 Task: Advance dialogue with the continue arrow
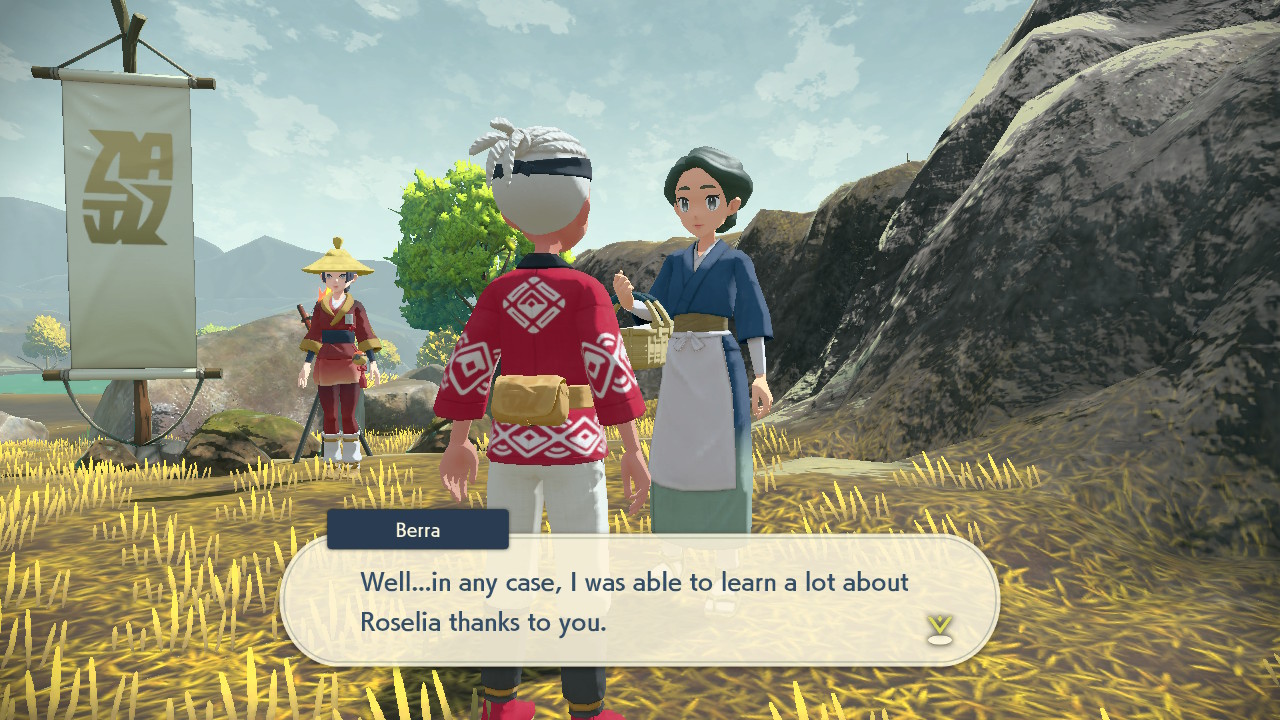point(939,629)
